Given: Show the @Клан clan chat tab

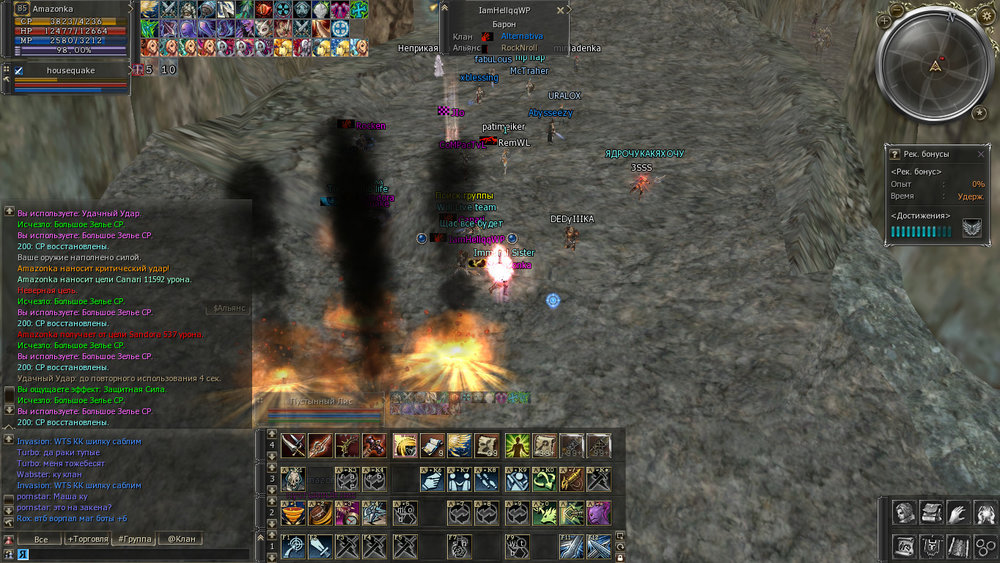Looking at the screenshot, I should [x=180, y=539].
